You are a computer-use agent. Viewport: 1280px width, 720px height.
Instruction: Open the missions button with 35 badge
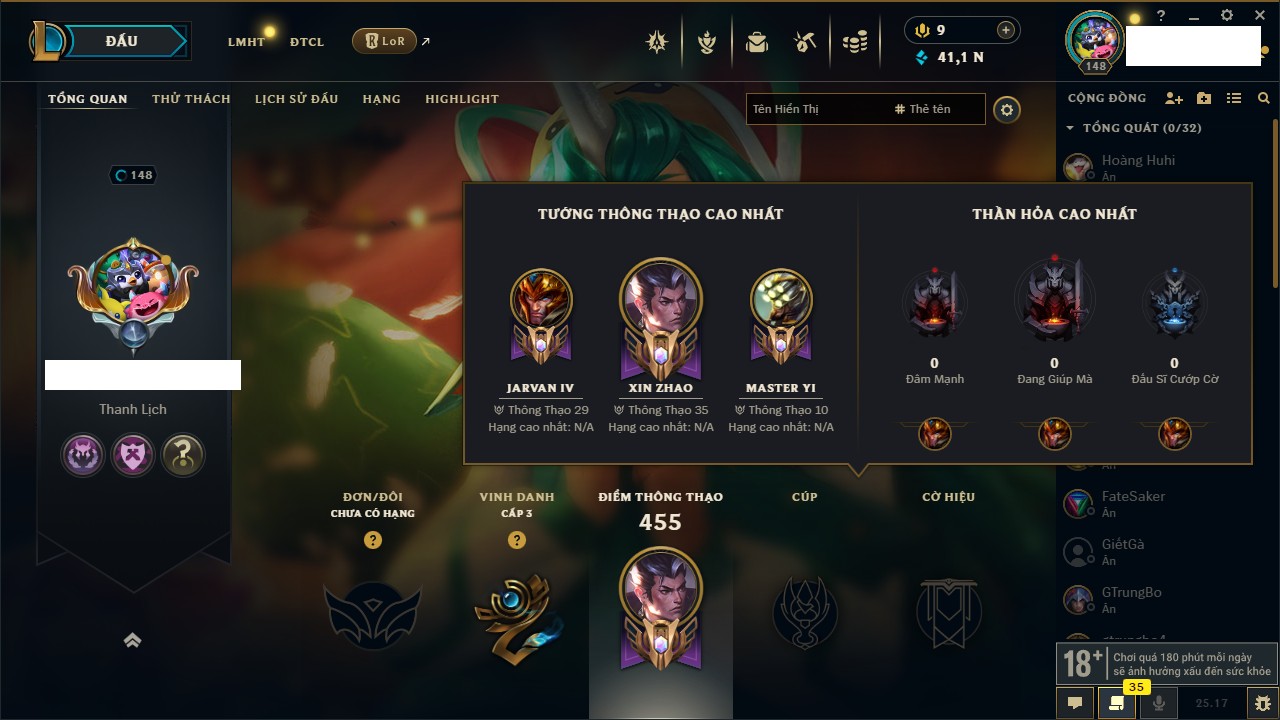pos(1116,702)
